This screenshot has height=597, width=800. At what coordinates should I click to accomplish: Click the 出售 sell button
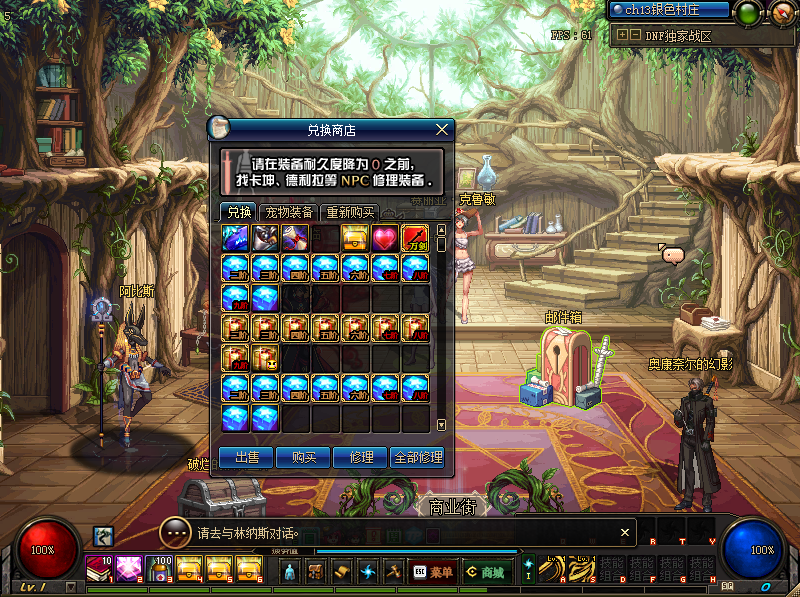click(246, 457)
